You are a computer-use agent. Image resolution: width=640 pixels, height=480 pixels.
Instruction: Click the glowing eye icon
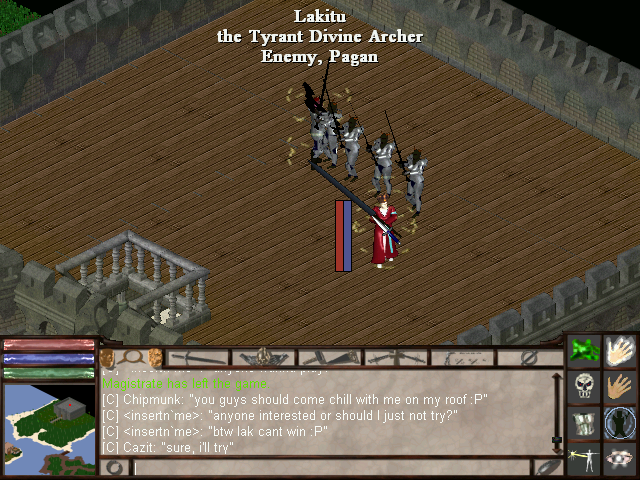[622, 458]
